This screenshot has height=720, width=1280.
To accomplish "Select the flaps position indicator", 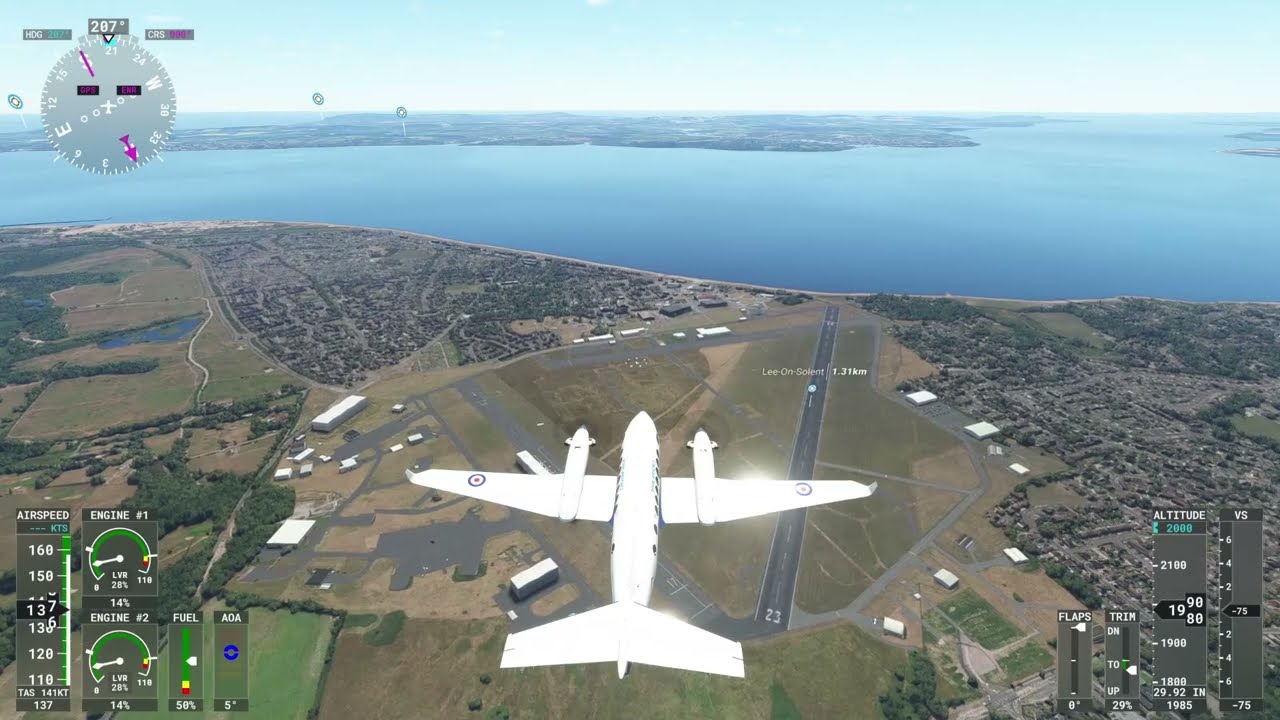I will pos(1075,660).
